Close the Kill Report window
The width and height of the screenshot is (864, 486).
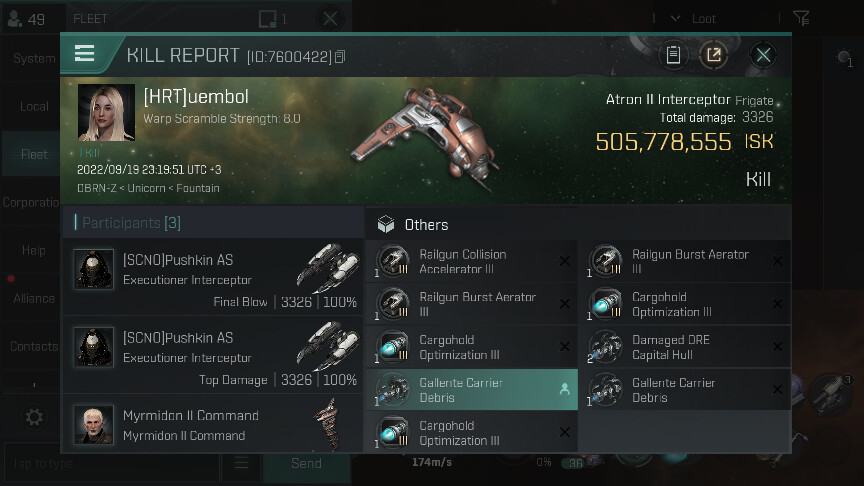pyautogui.click(x=763, y=55)
